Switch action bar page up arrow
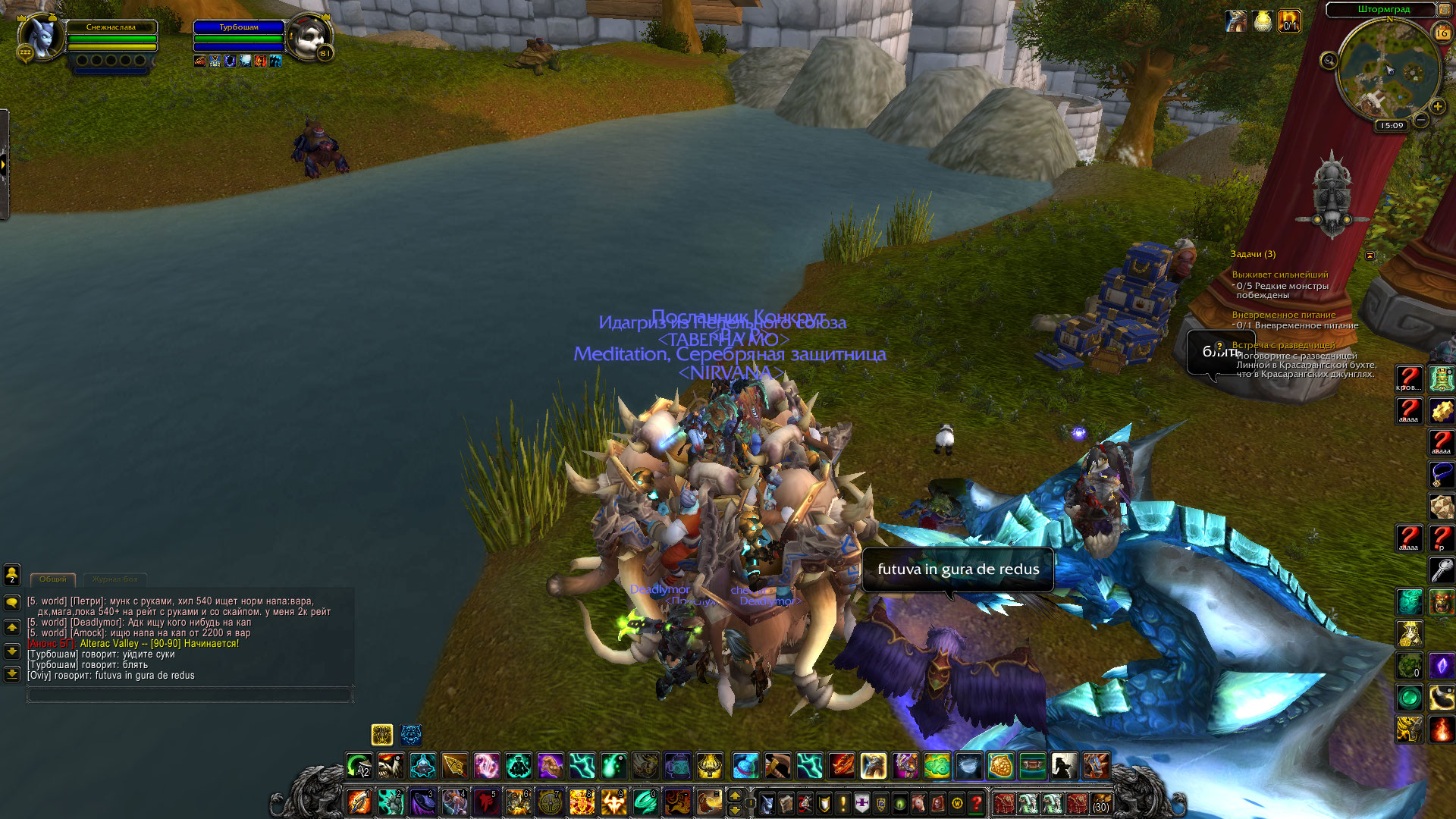The image size is (1456, 819). (x=734, y=795)
